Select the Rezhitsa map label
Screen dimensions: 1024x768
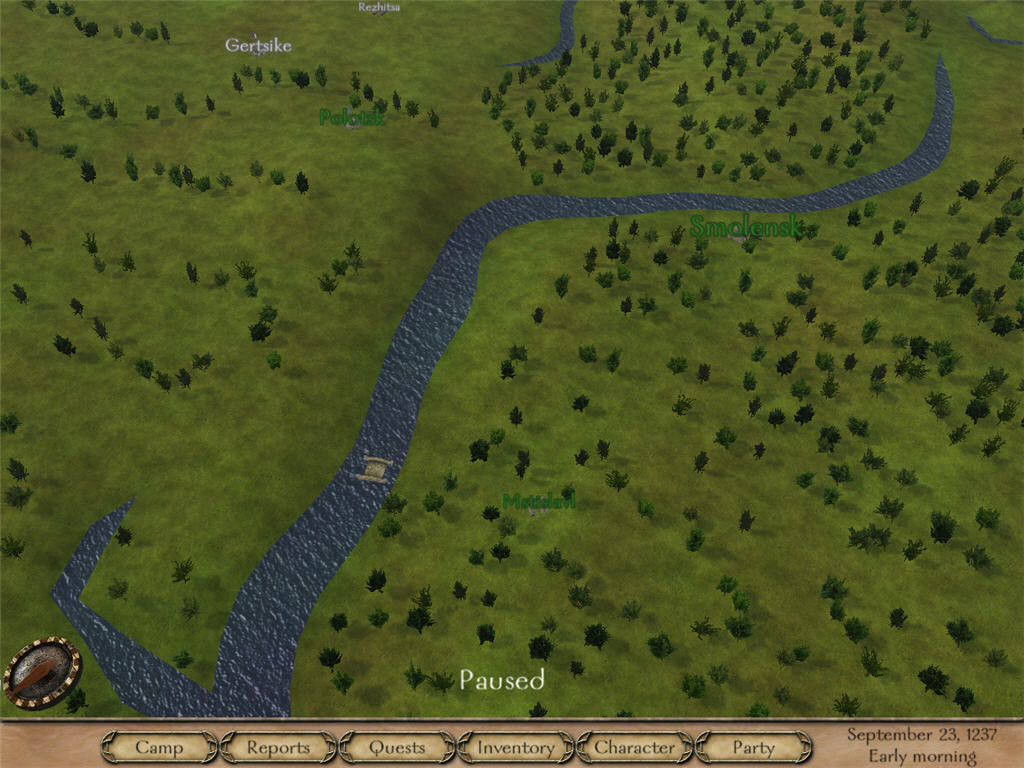click(x=380, y=8)
